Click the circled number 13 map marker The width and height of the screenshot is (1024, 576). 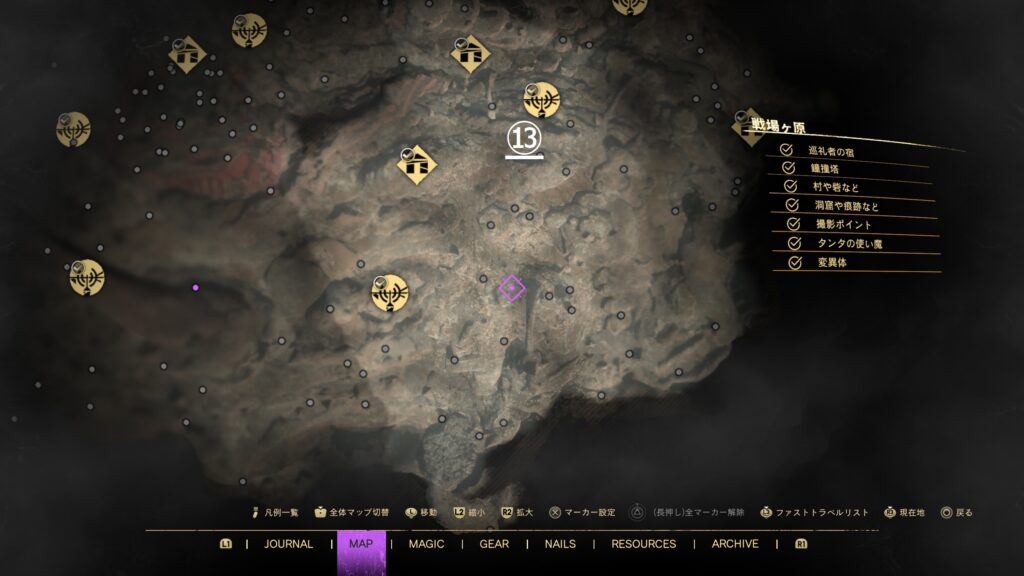[523, 138]
